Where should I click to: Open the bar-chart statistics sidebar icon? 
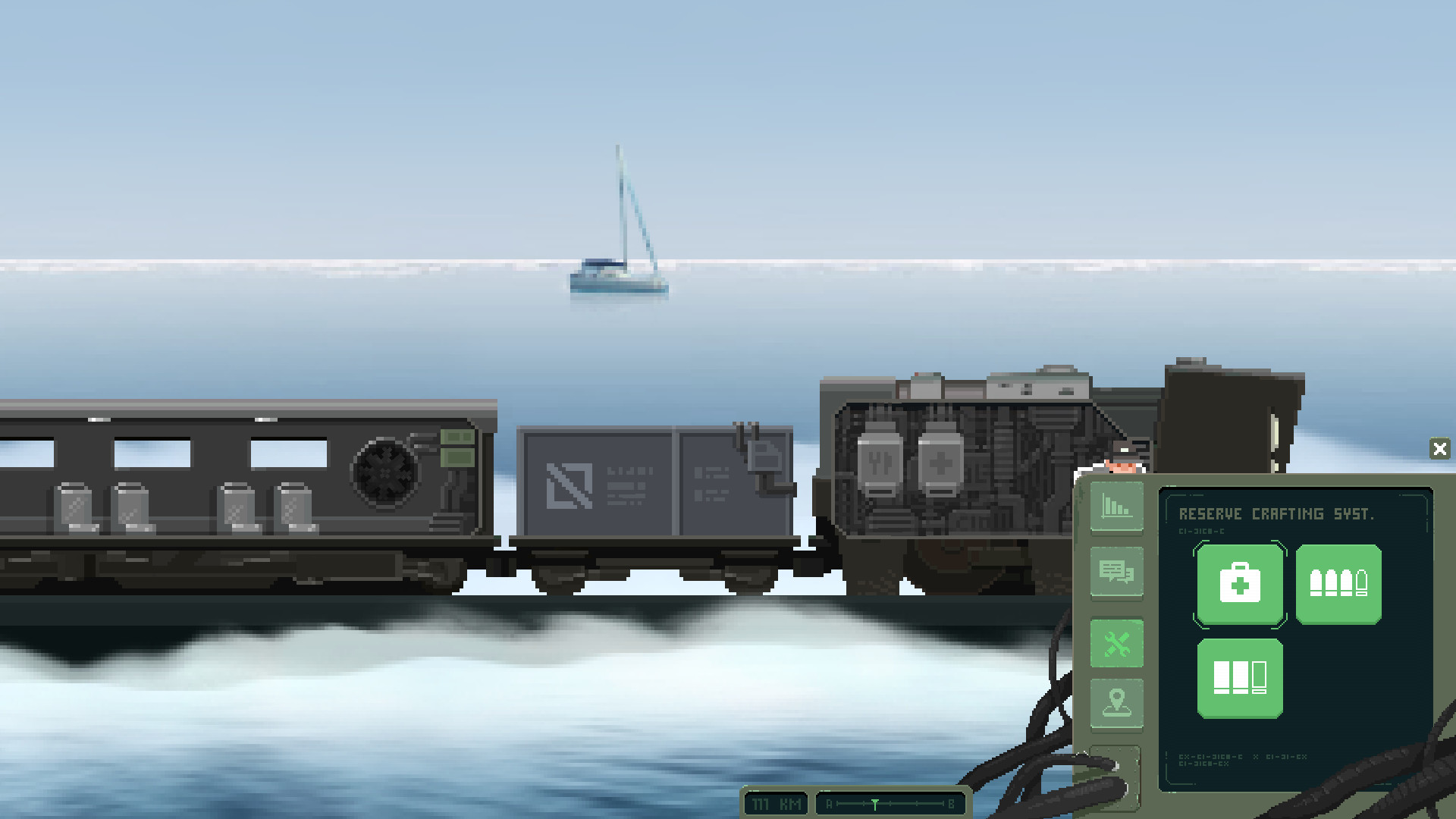1116,507
